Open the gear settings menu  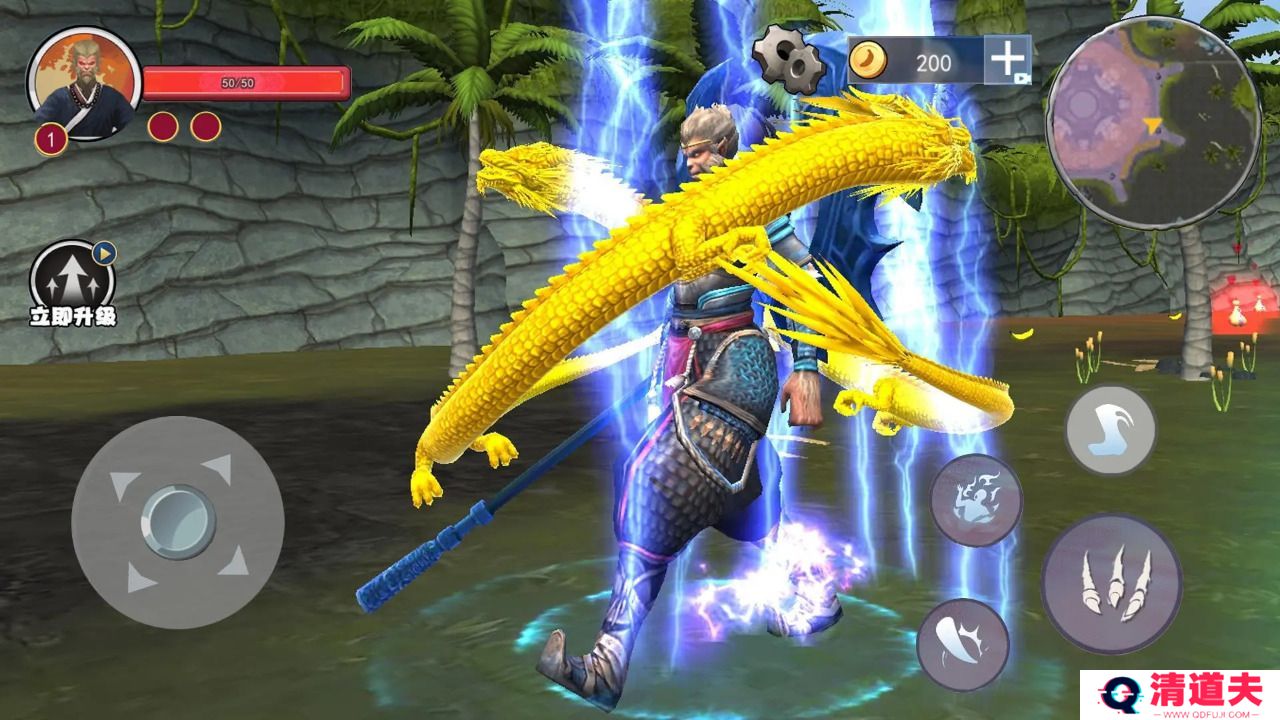click(788, 58)
